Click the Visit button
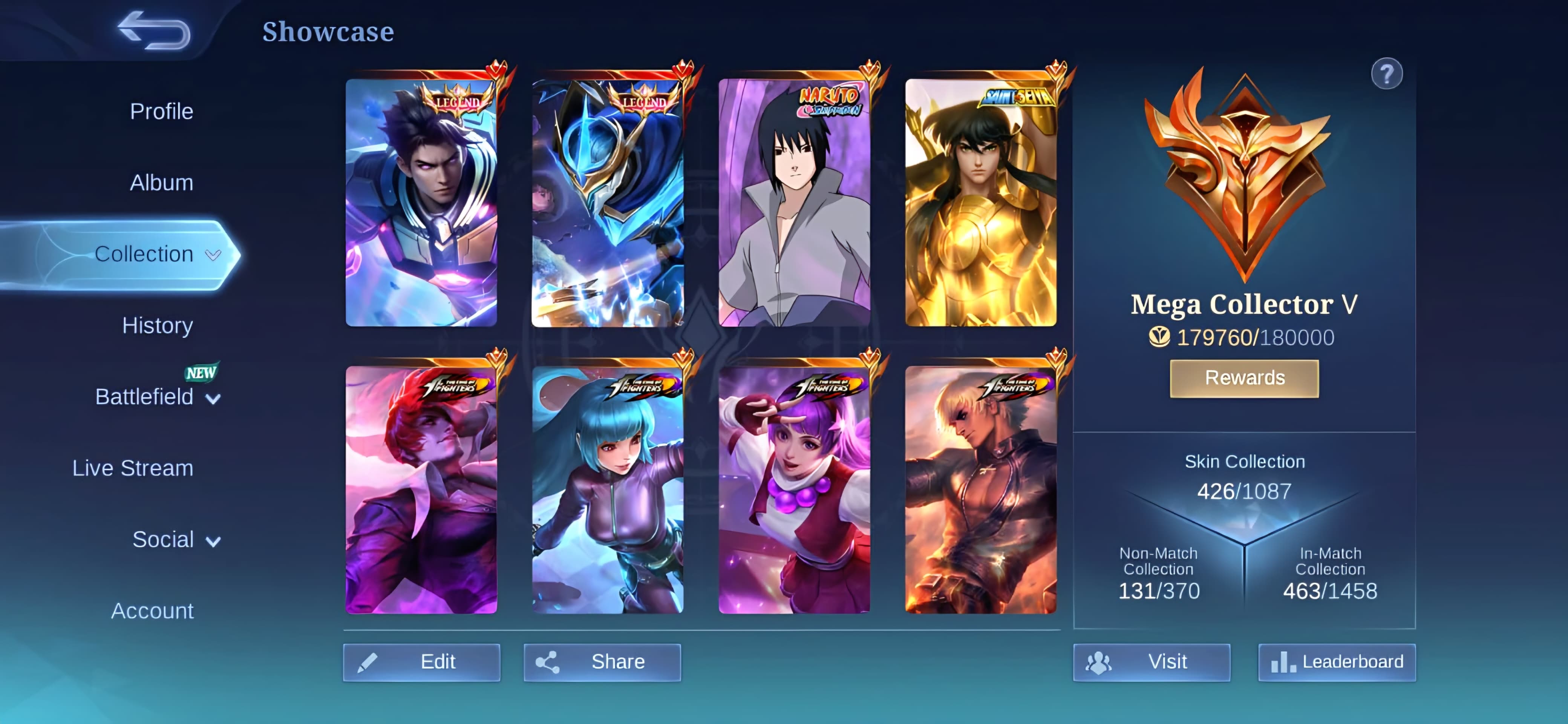The image size is (1568, 724). pyautogui.click(x=1151, y=662)
